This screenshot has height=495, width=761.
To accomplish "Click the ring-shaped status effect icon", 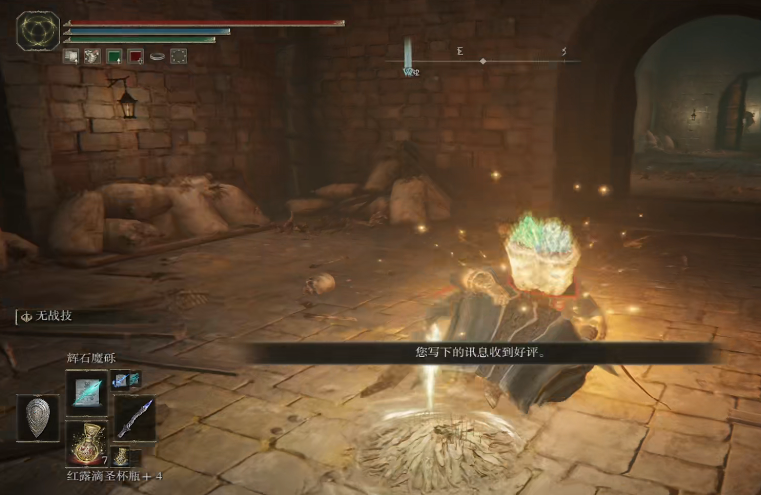I will (157, 56).
